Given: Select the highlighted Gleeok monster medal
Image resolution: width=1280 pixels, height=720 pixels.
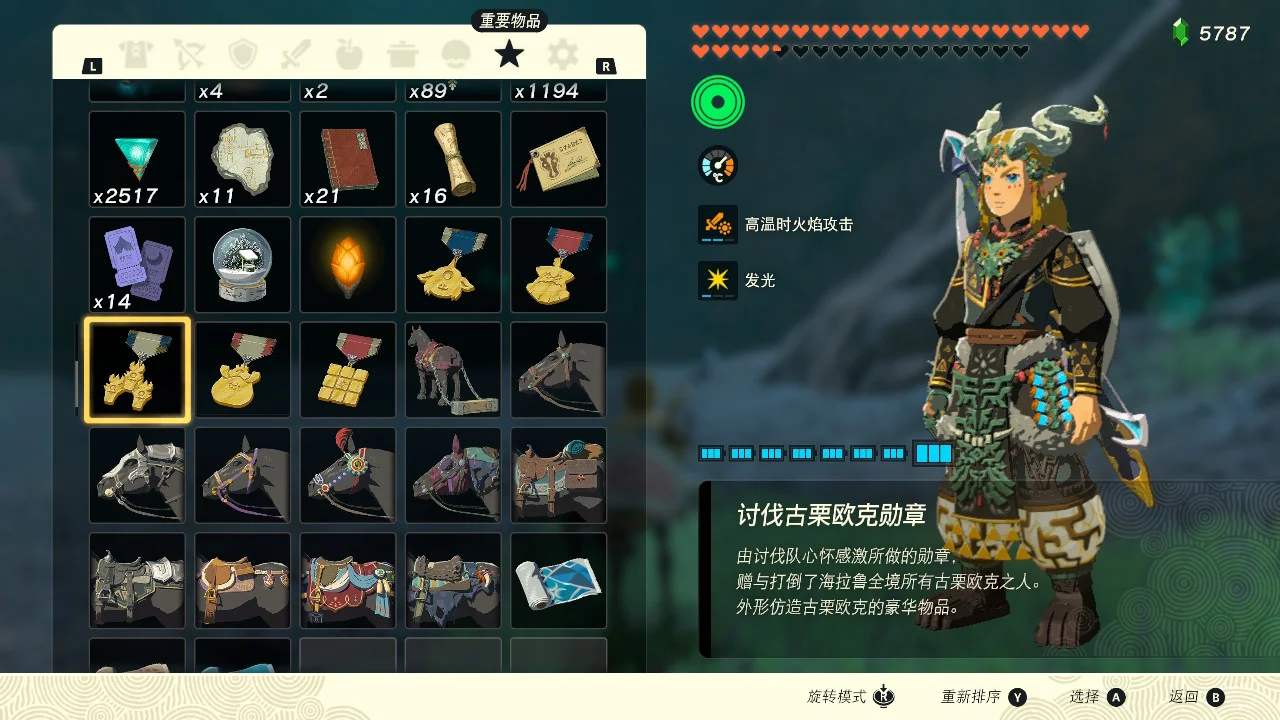Looking at the screenshot, I should (x=137, y=370).
